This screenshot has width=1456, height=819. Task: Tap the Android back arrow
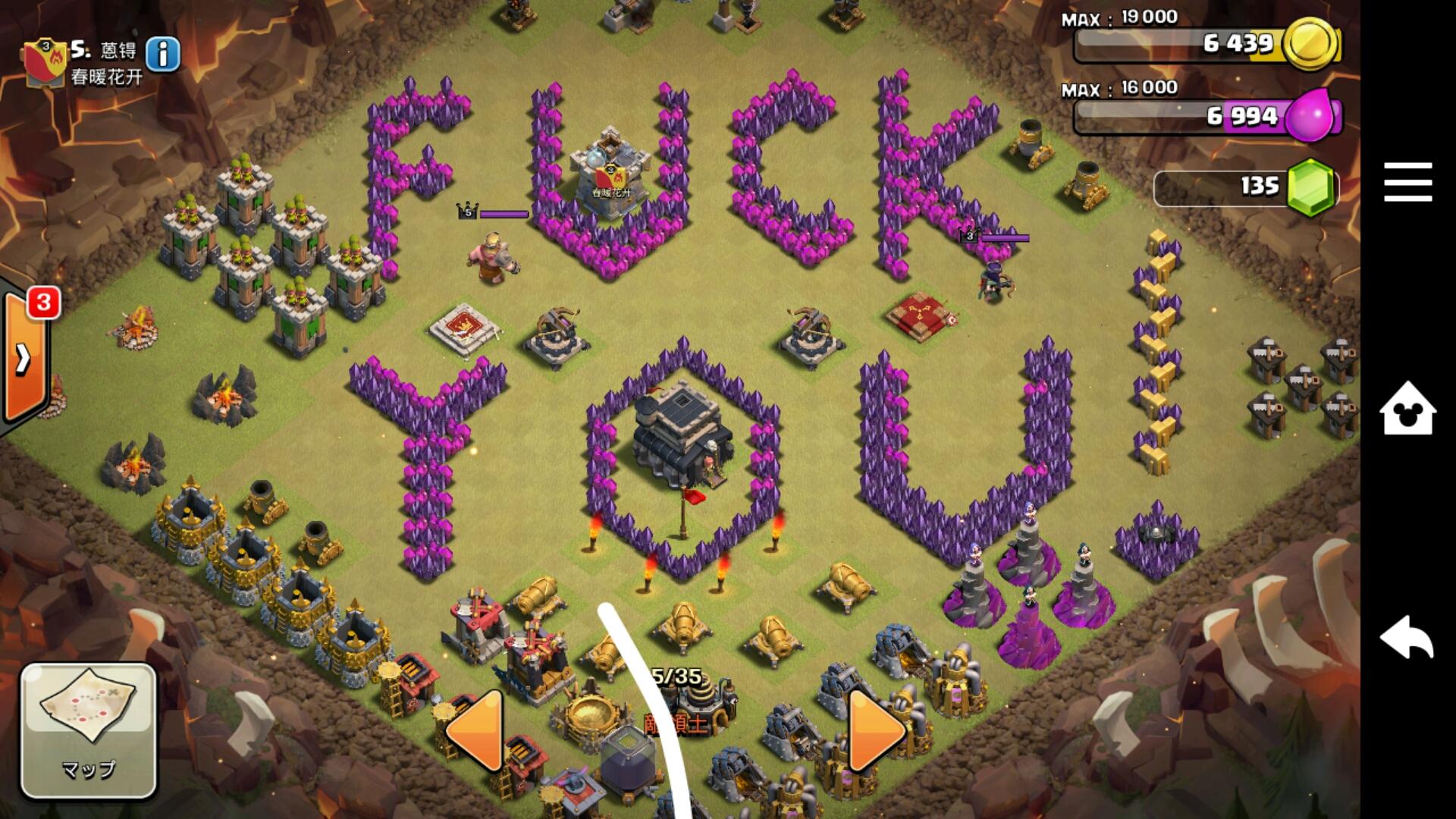pos(1407,637)
